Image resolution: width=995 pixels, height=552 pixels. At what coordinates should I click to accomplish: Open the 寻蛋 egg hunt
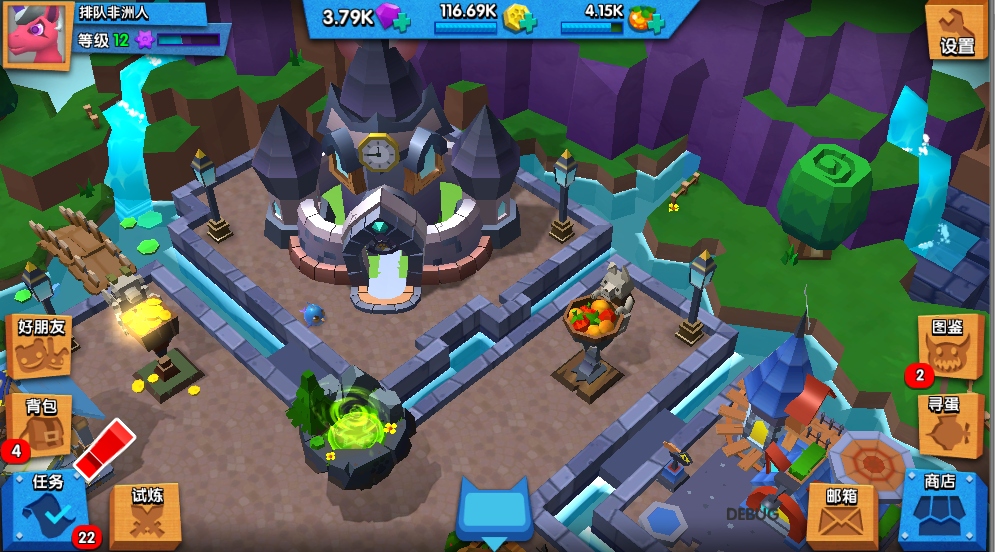[949, 422]
